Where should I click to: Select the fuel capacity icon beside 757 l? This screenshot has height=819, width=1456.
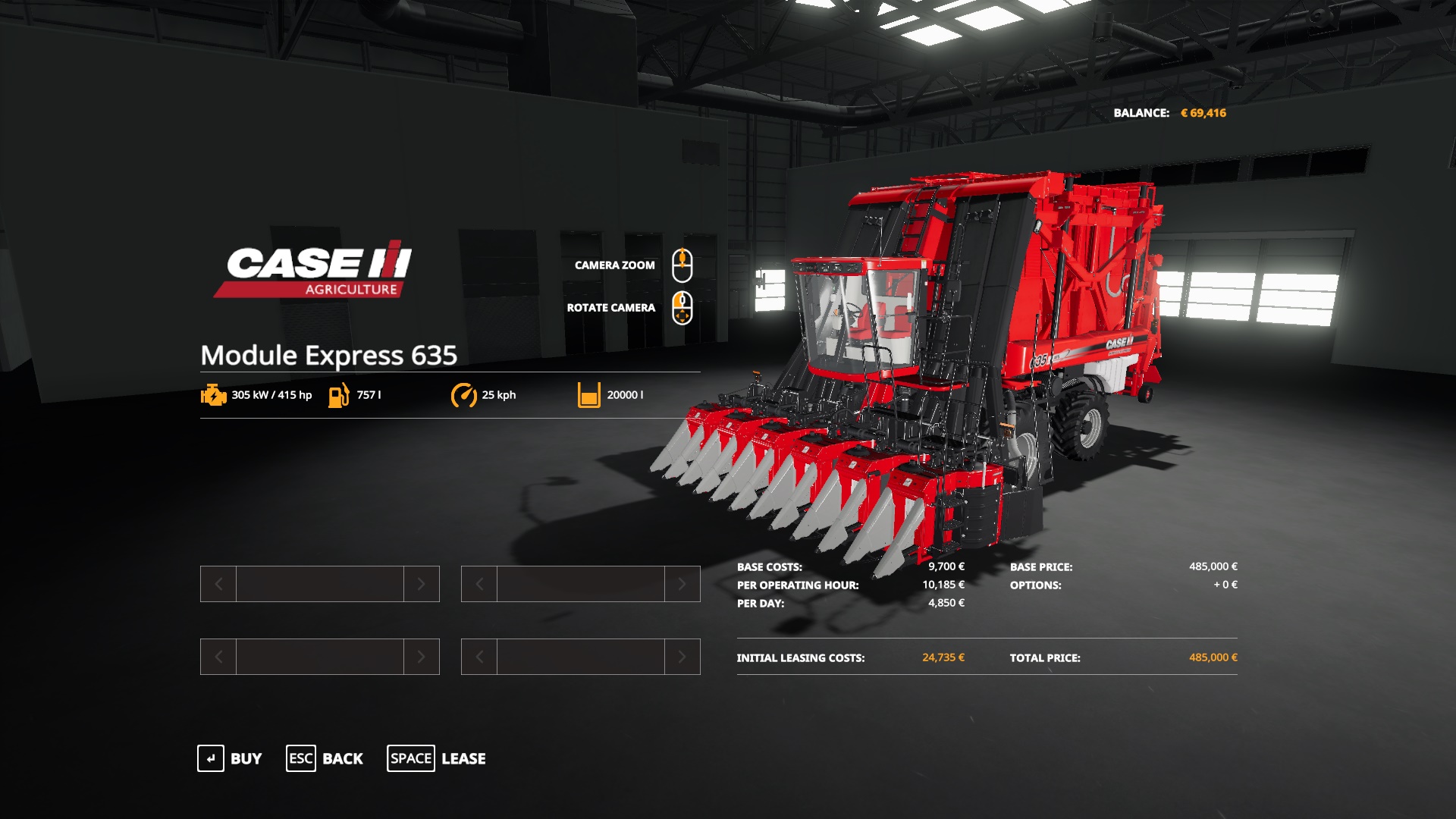tap(337, 394)
